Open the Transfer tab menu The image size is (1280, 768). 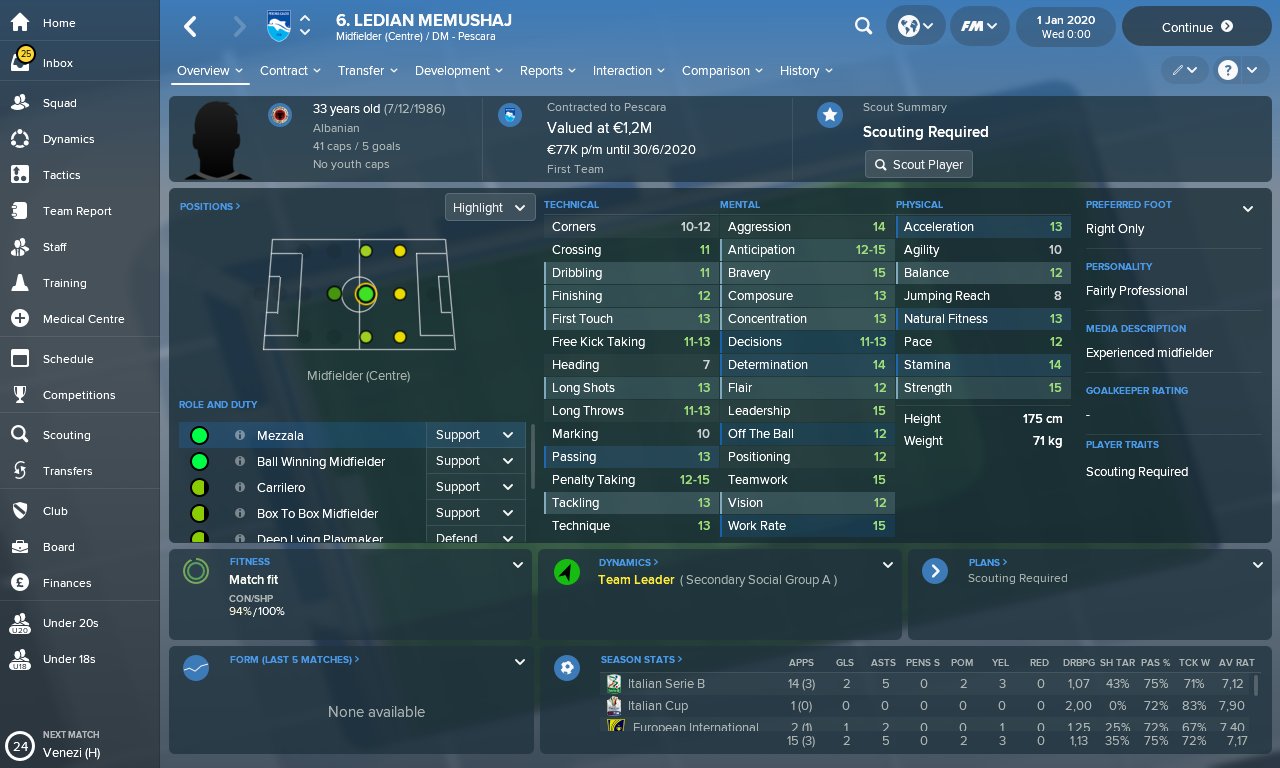click(367, 71)
